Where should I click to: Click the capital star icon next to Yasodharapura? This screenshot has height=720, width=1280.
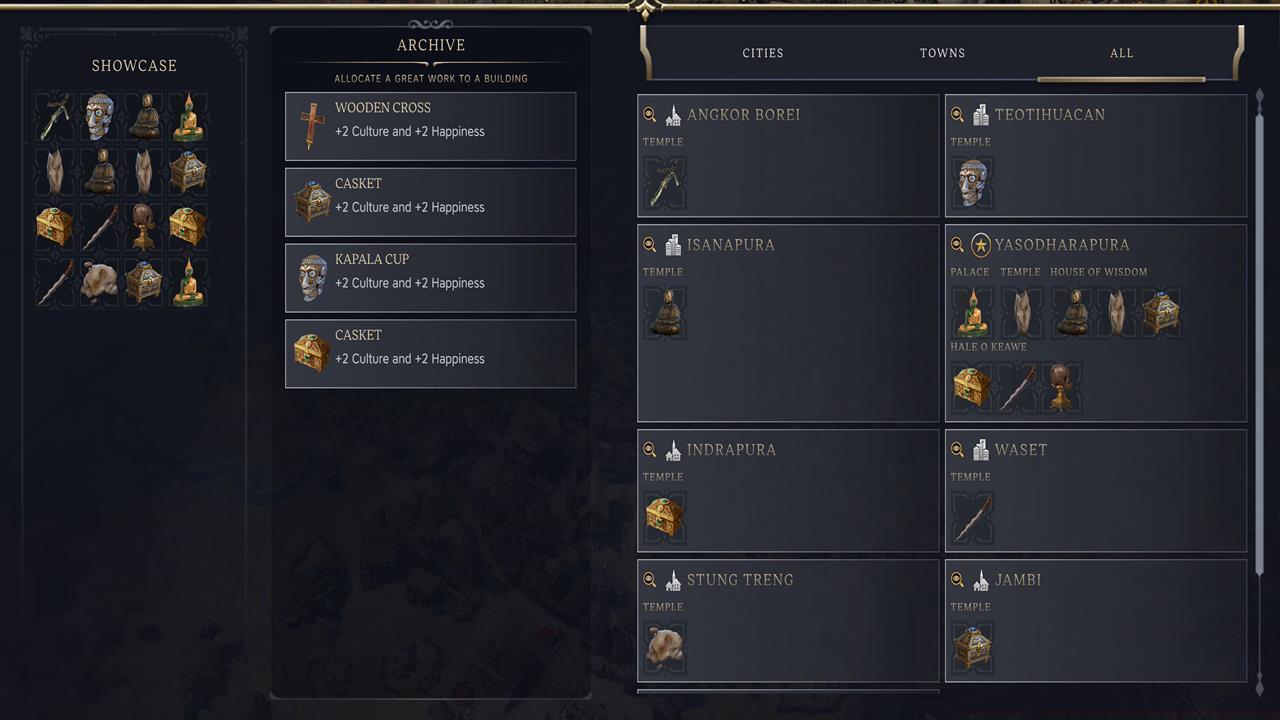981,244
